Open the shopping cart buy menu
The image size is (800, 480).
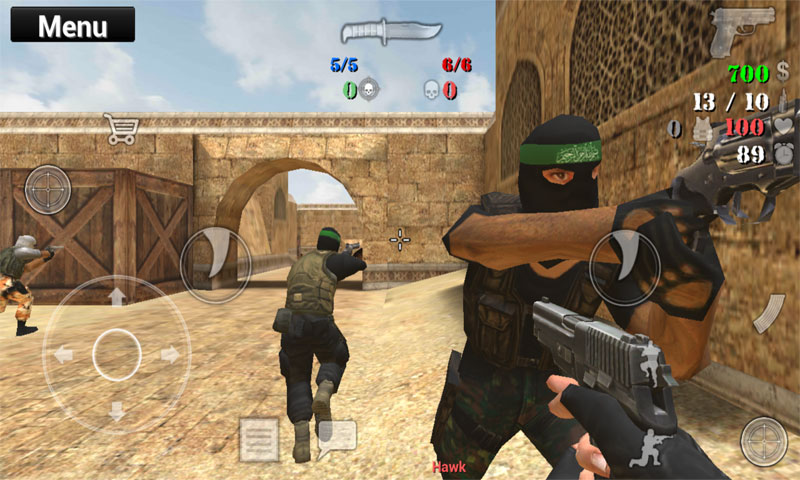tap(121, 130)
